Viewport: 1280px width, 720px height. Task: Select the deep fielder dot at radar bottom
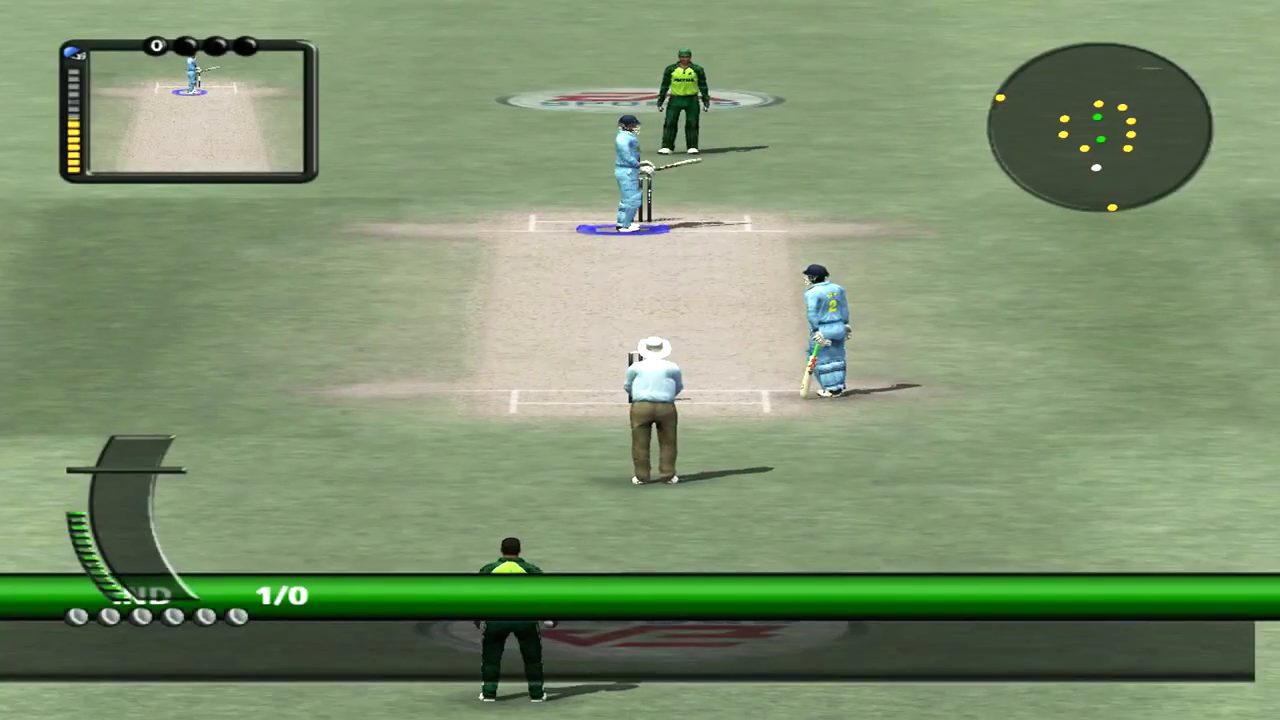pos(1112,207)
